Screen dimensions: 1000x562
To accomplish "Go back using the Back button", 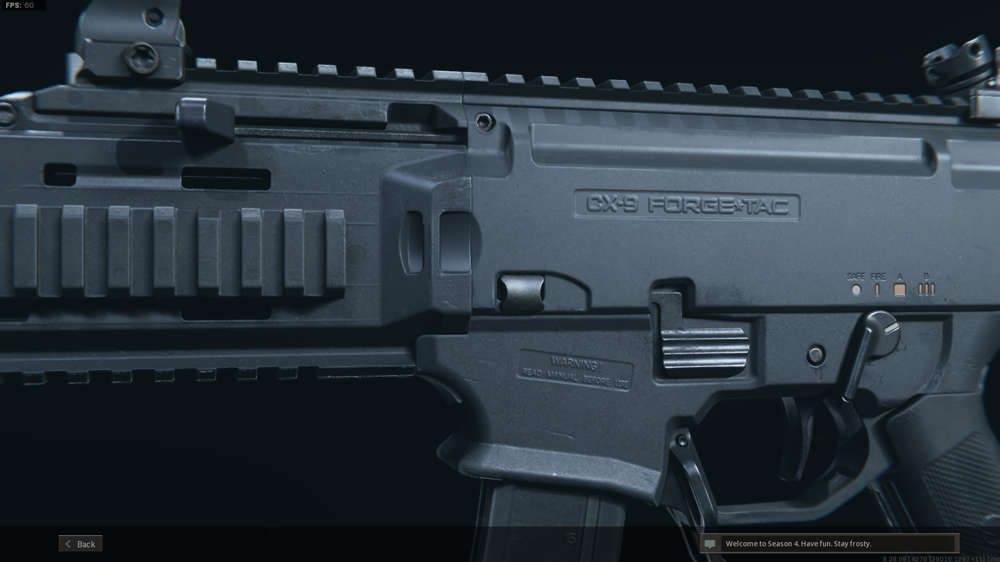I will pyautogui.click(x=81, y=544).
